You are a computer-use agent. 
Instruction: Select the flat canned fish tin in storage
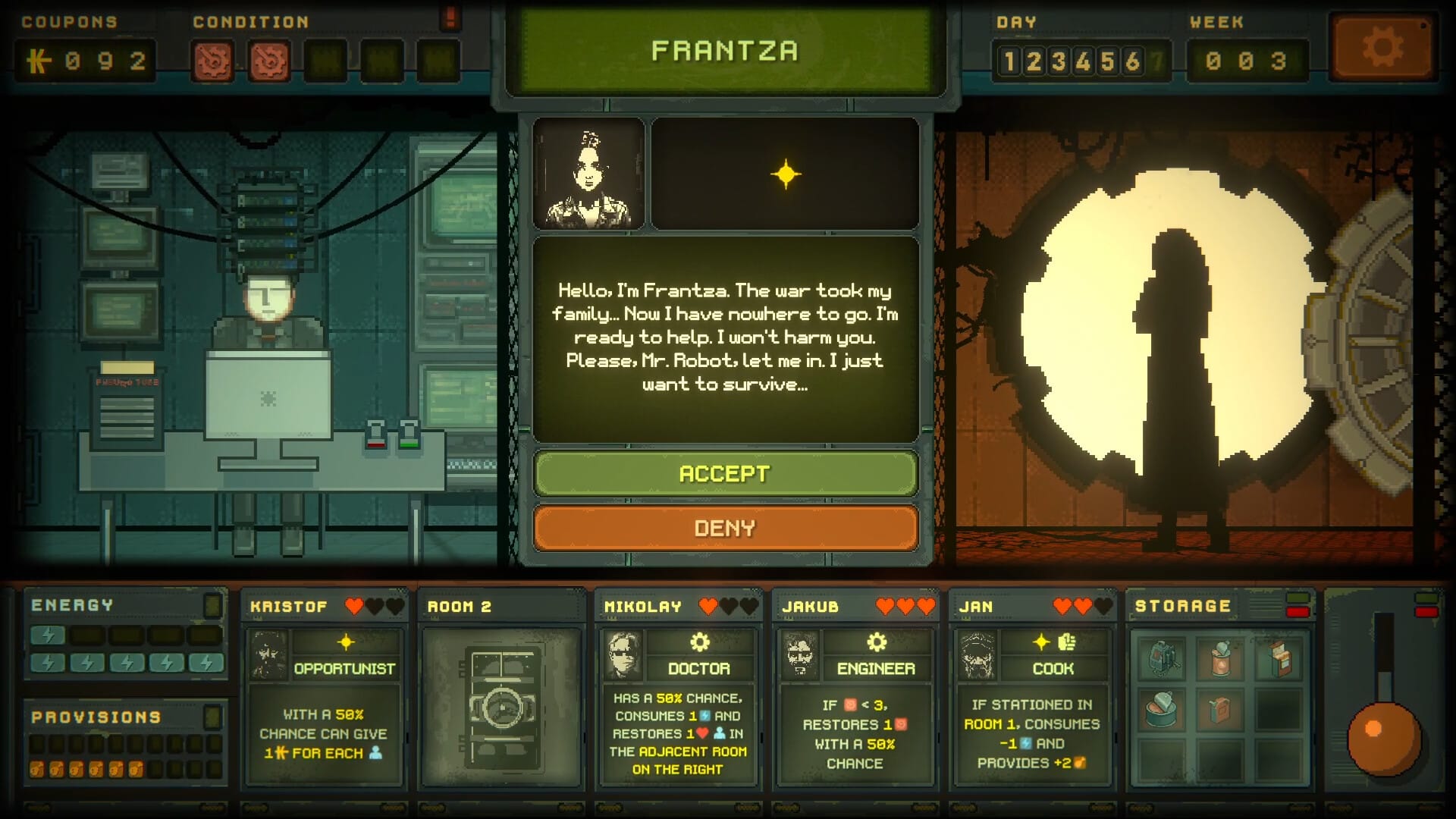click(1162, 709)
